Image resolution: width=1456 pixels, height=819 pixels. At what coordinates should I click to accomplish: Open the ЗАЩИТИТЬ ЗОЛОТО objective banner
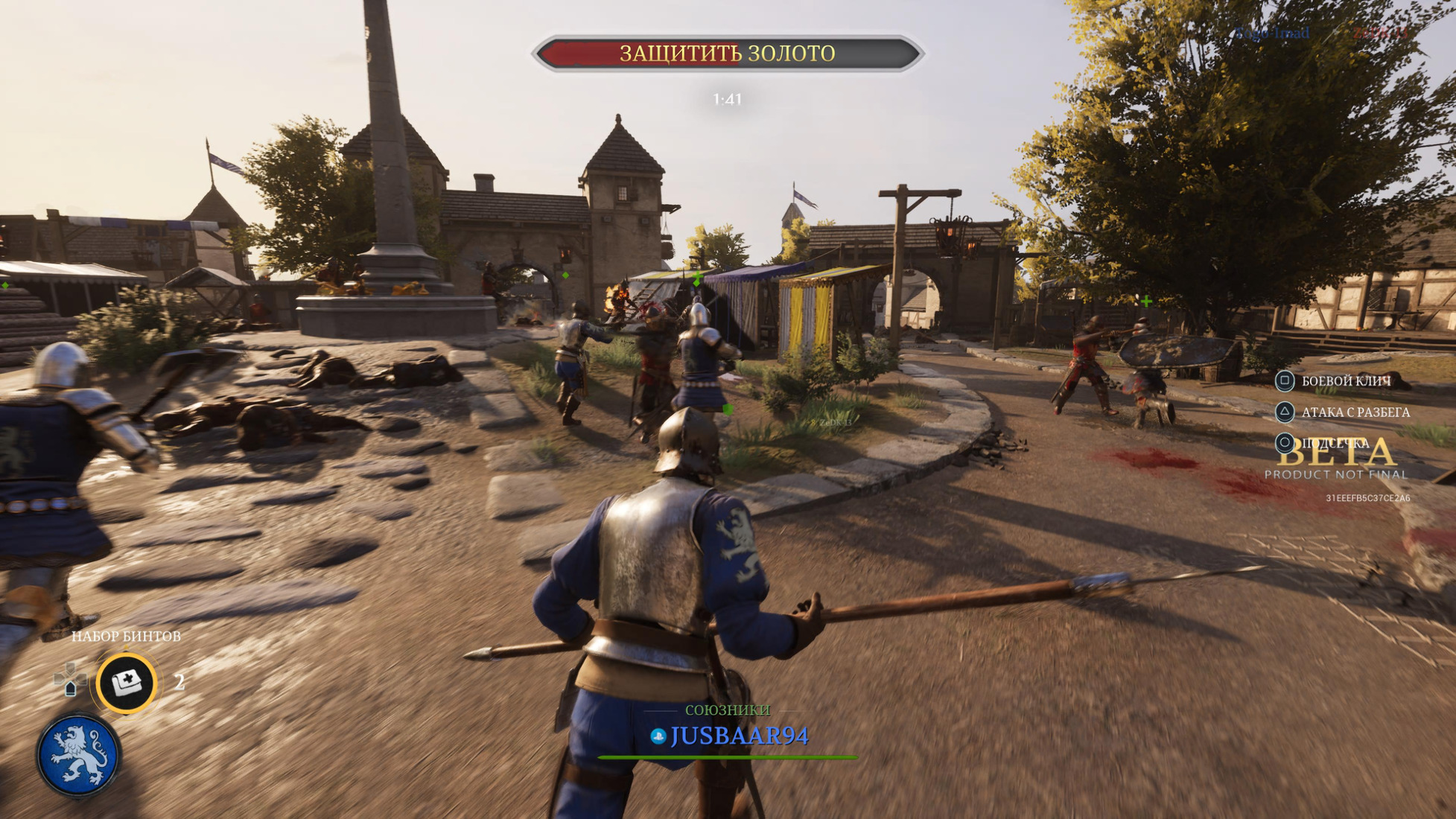pos(728,54)
